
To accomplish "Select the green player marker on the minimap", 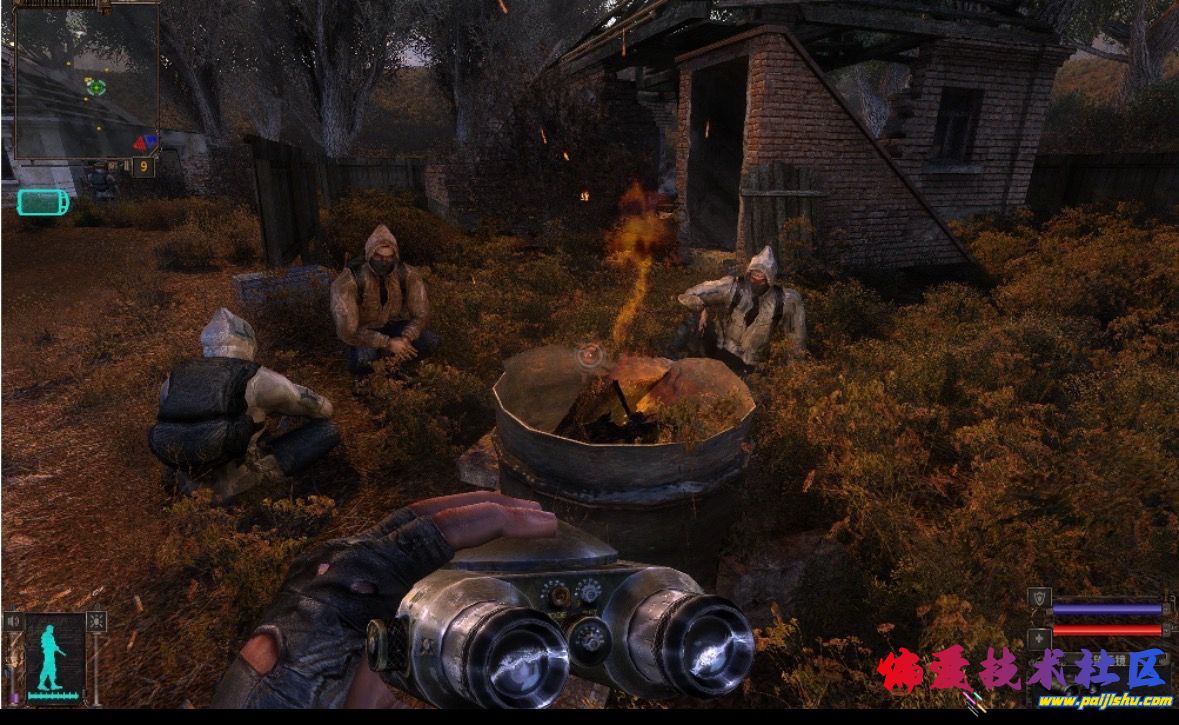I will point(96,87).
